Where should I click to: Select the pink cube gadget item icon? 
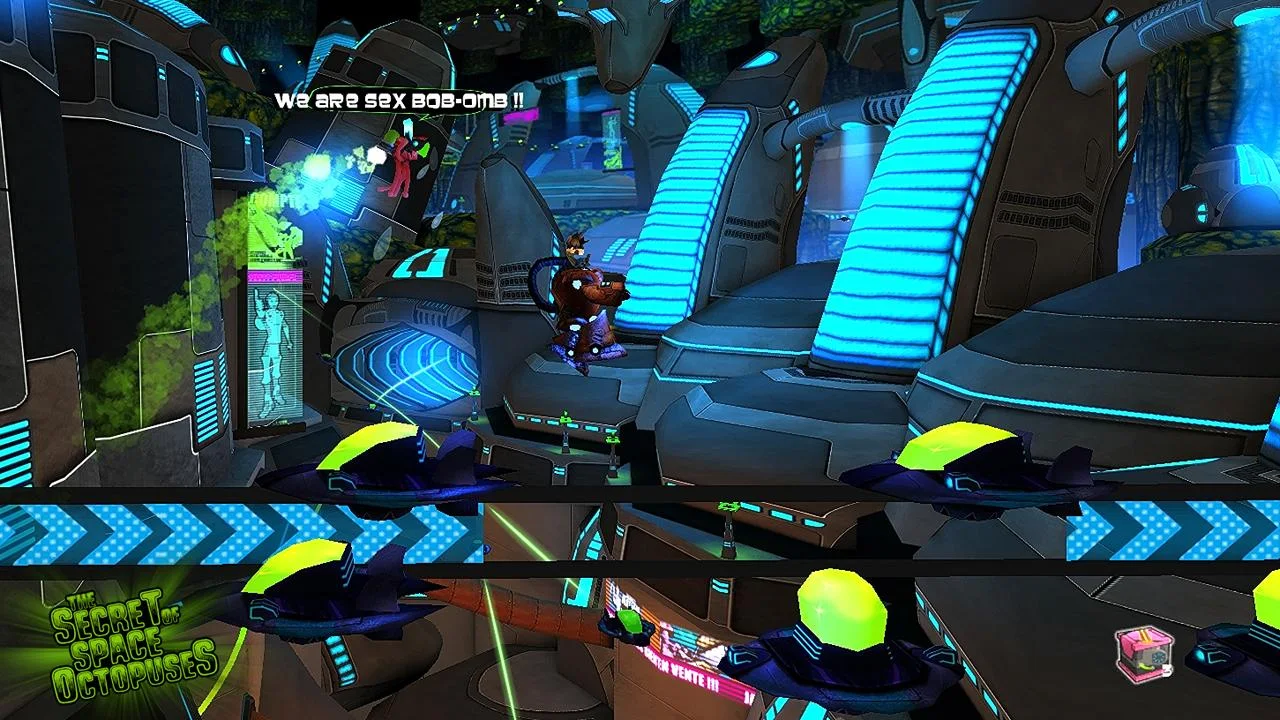click(x=1143, y=655)
